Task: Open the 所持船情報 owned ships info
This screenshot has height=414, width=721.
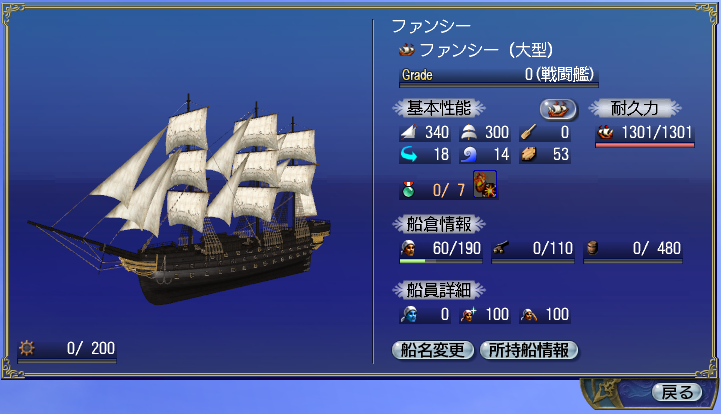Action: pos(529,350)
